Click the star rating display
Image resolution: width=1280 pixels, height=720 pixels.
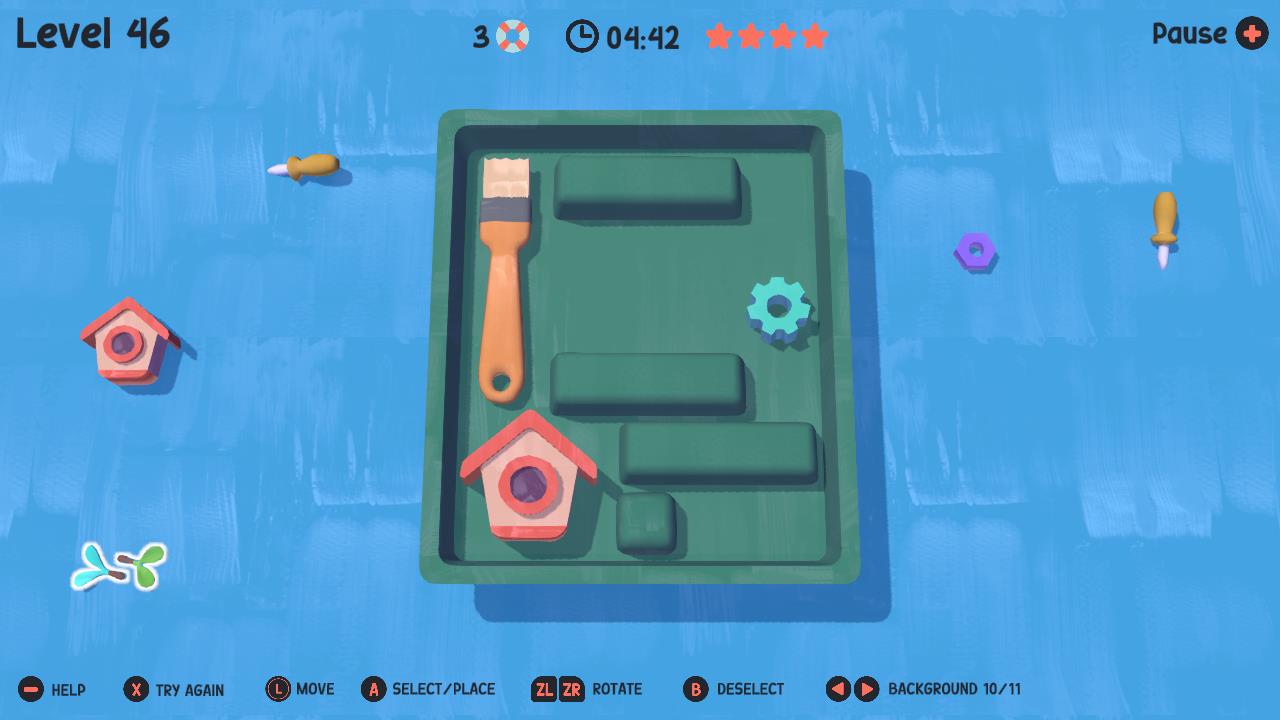pos(766,35)
